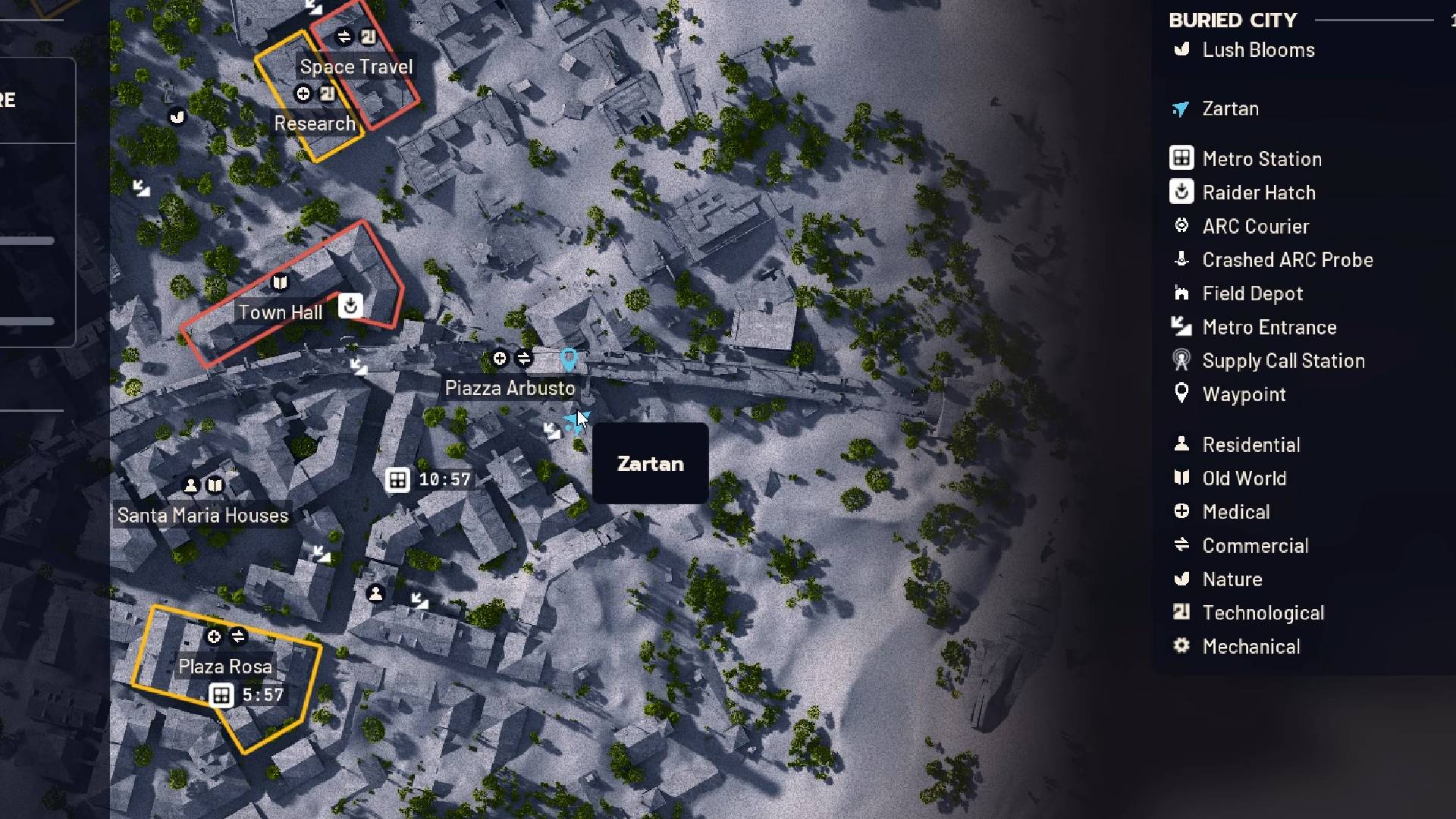The image size is (1456, 819).
Task: Select the Plaza Rosa location label
Action: pos(225,667)
